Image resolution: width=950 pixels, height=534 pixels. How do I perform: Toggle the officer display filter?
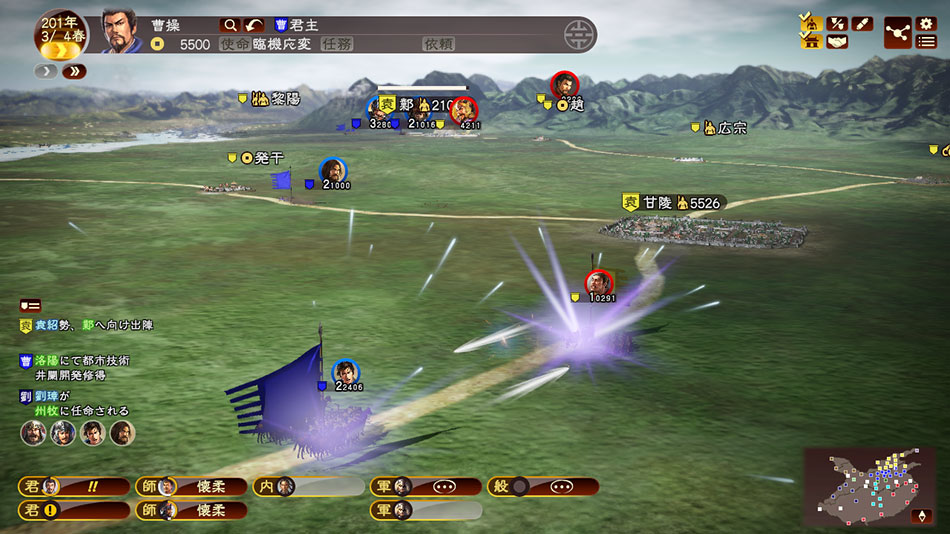click(x=811, y=23)
